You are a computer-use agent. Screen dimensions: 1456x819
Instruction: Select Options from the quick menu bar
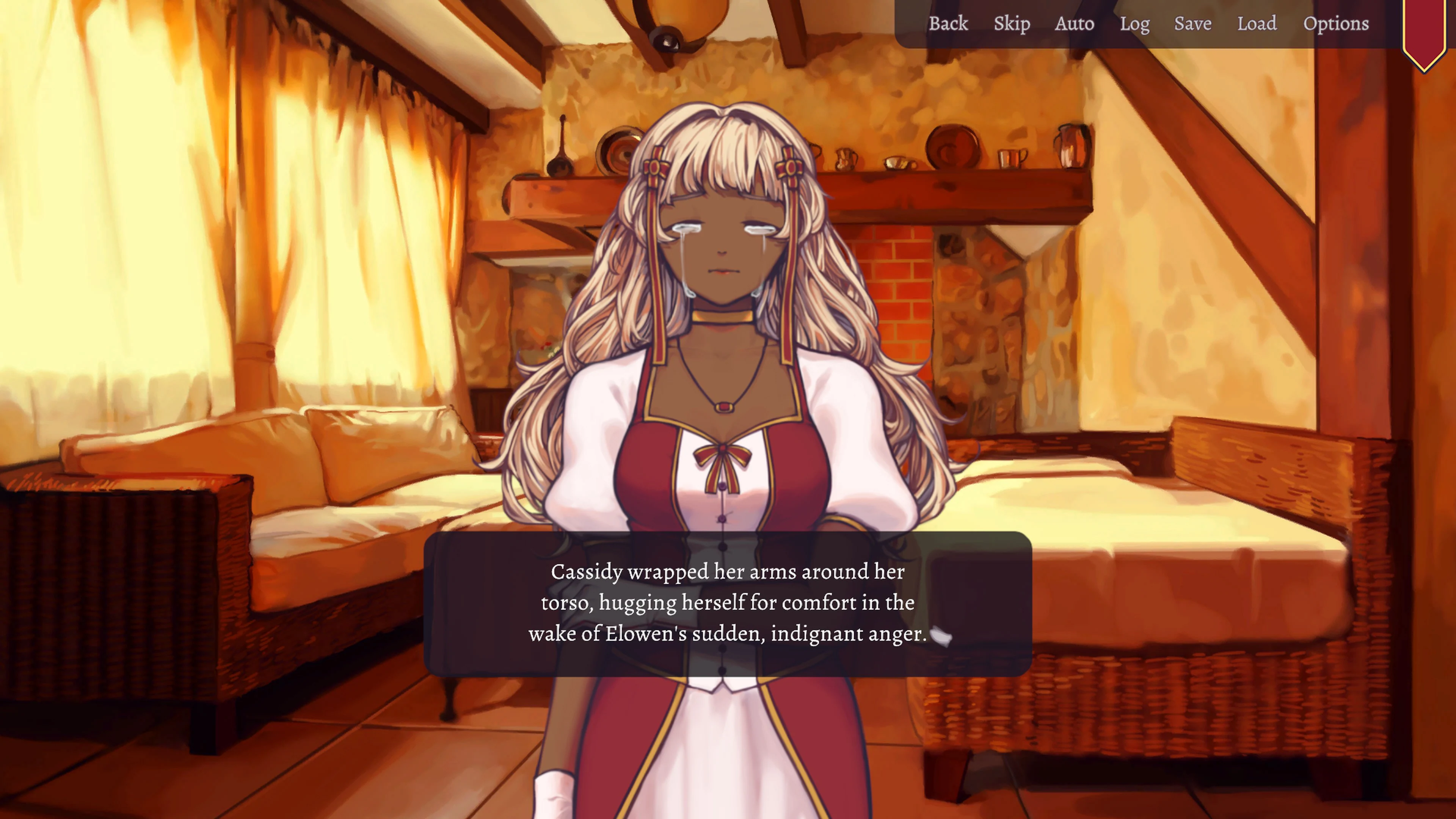[1336, 24]
